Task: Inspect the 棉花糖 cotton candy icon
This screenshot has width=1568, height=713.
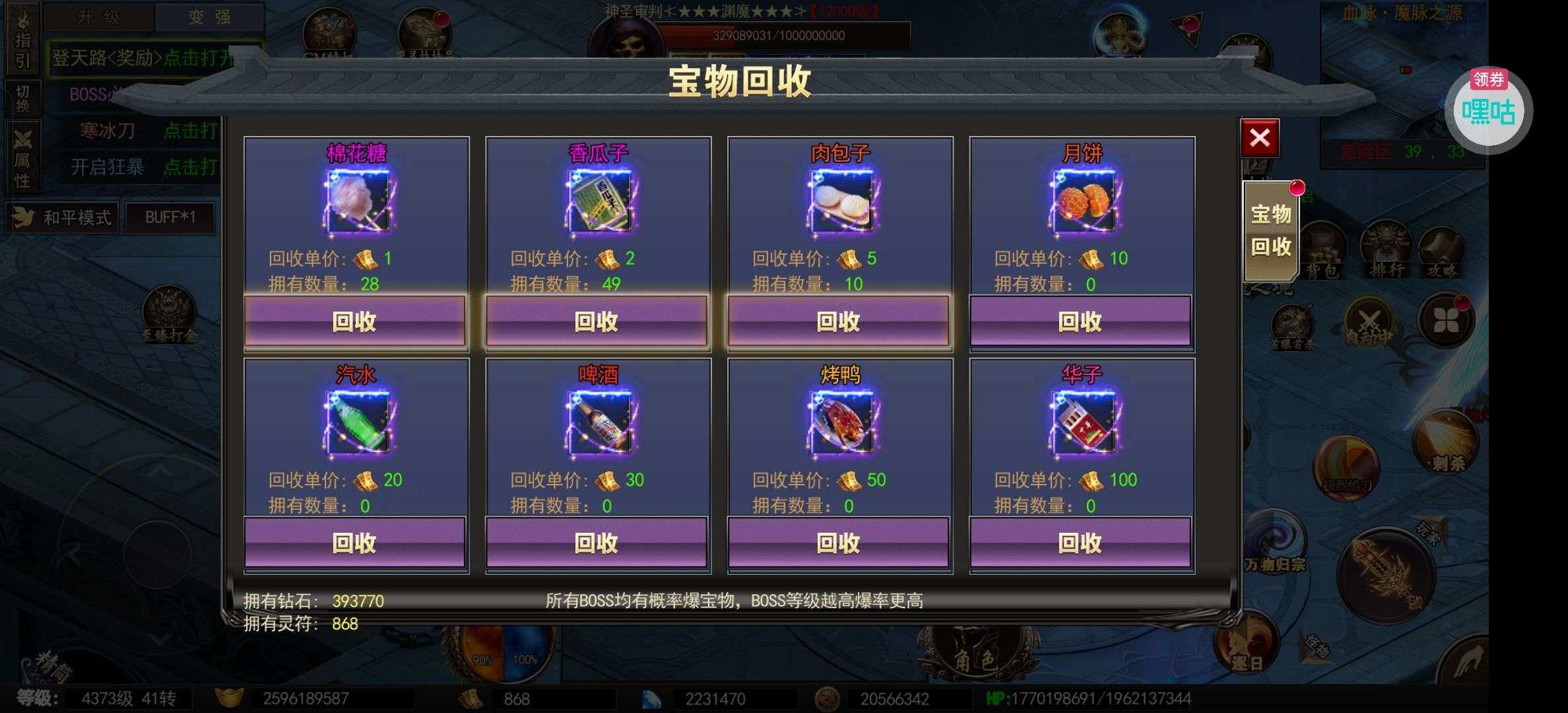Action: pos(357,201)
